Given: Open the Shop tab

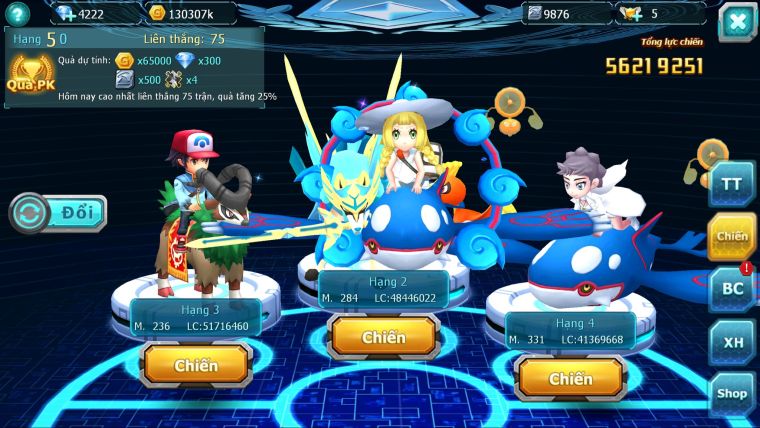Looking at the screenshot, I should (x=732, y=394).
